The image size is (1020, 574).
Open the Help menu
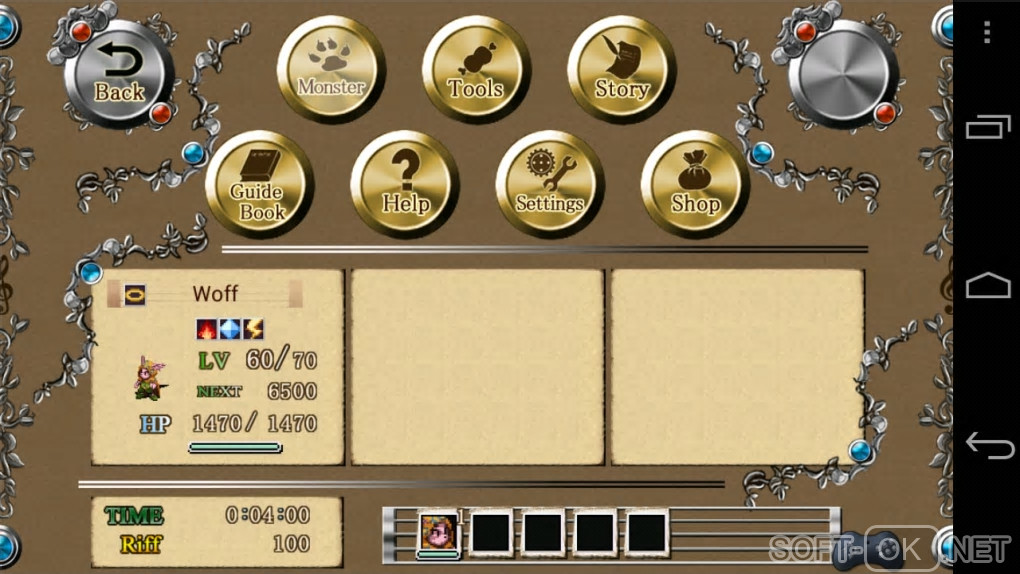[x=405, y=185]
